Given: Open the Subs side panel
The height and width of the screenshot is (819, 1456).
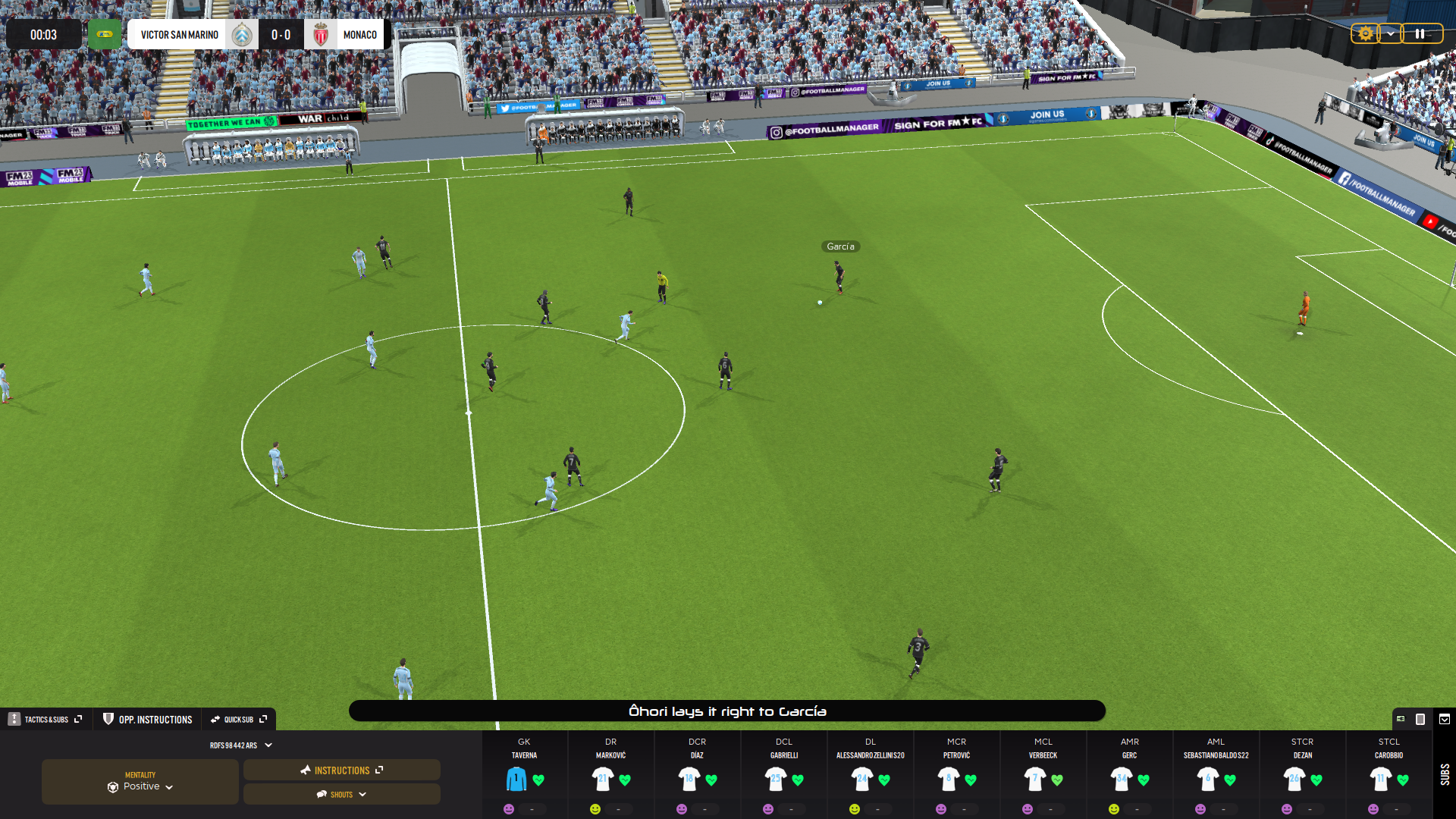Looking at the screenshot, I should point(1445,775).
